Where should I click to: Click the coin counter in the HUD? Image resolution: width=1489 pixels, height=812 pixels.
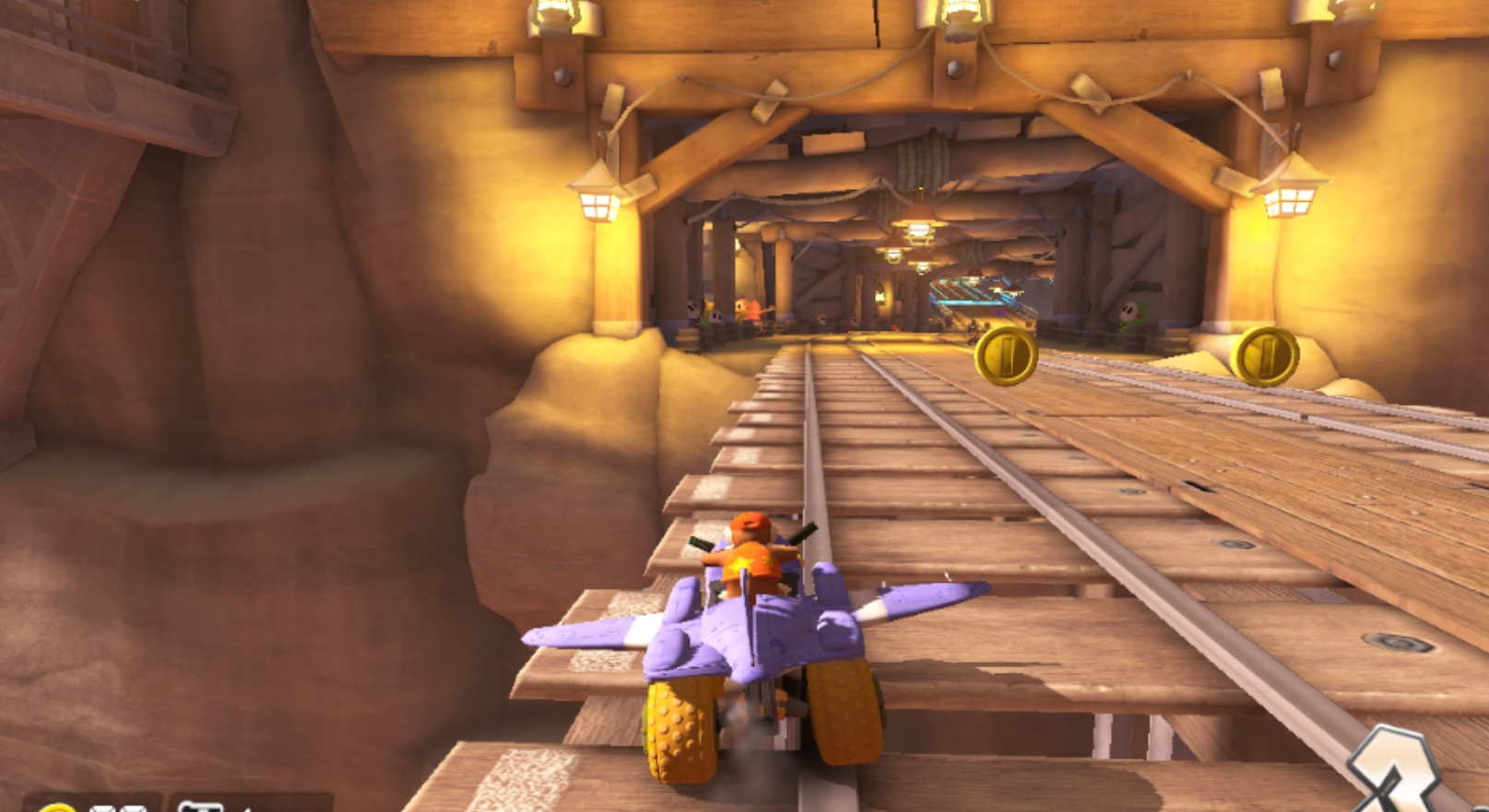click(92, 807)
